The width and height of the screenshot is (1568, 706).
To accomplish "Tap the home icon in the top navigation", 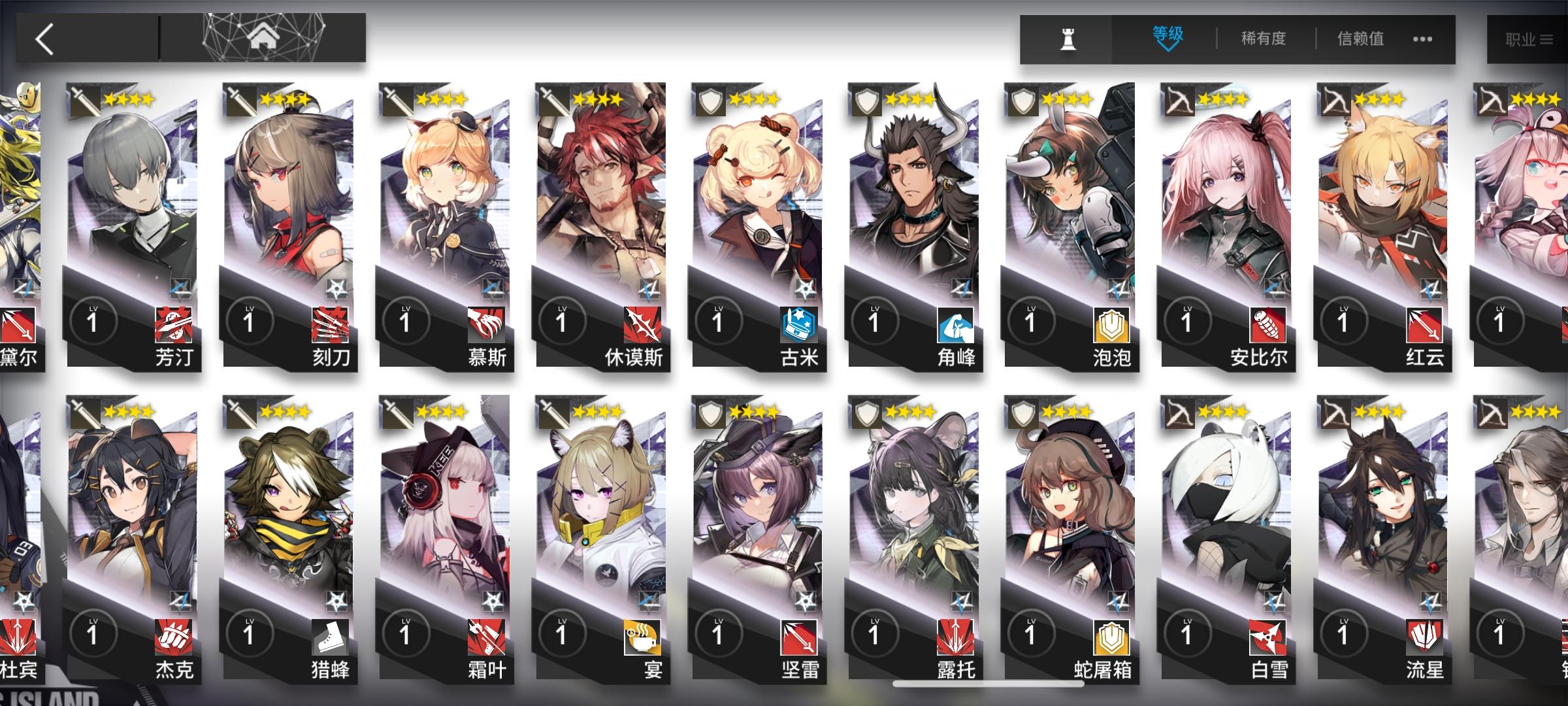I will [x=264, y=37].
